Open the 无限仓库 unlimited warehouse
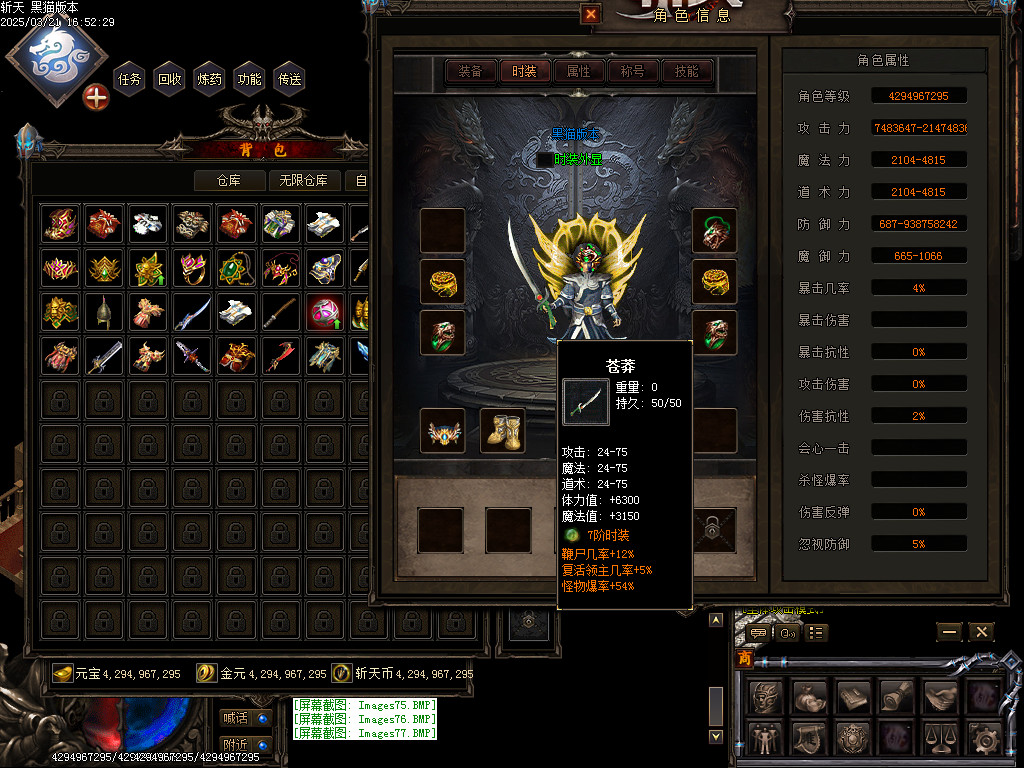 [305, 180]
